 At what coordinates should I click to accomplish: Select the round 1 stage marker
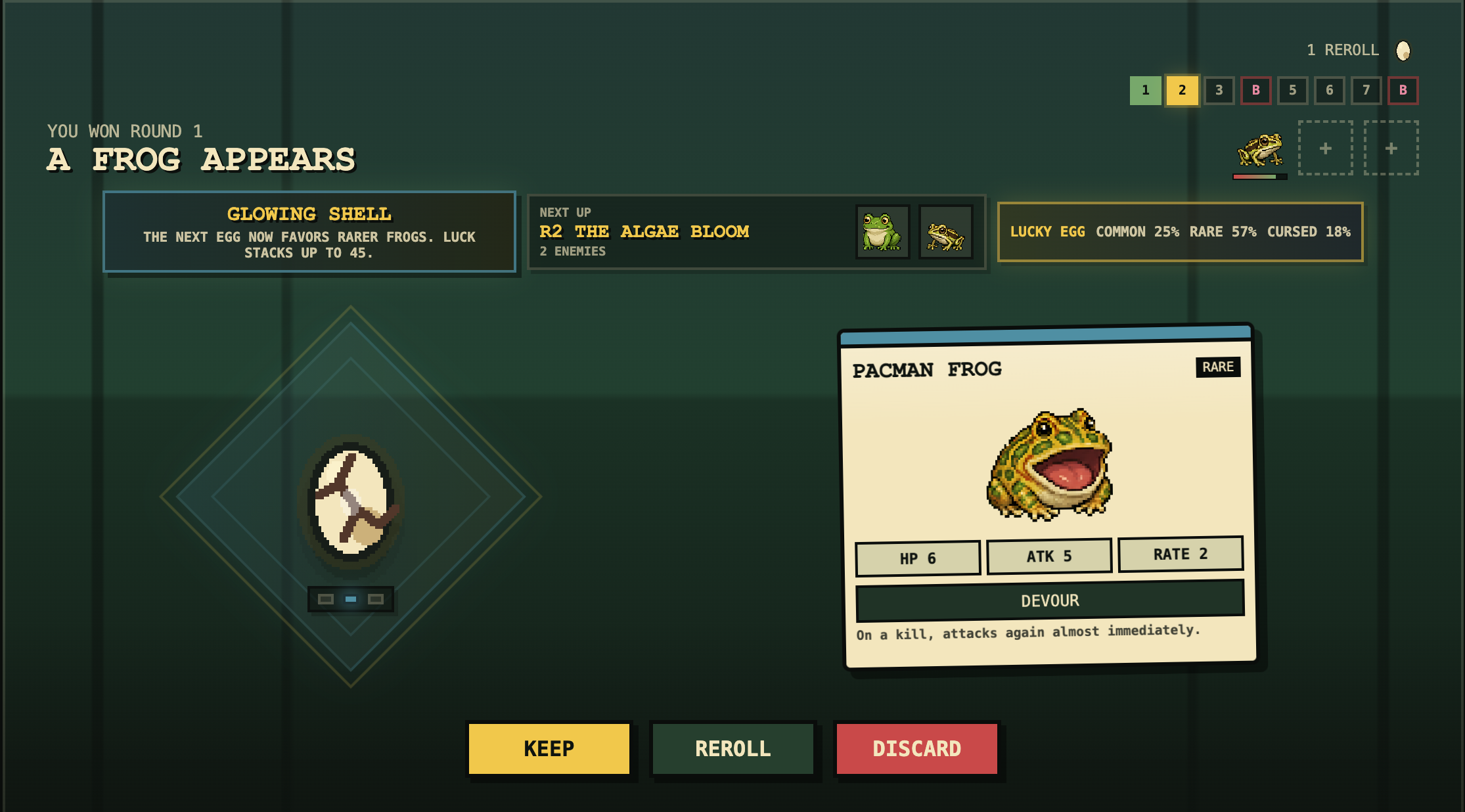click(1145, 91)
